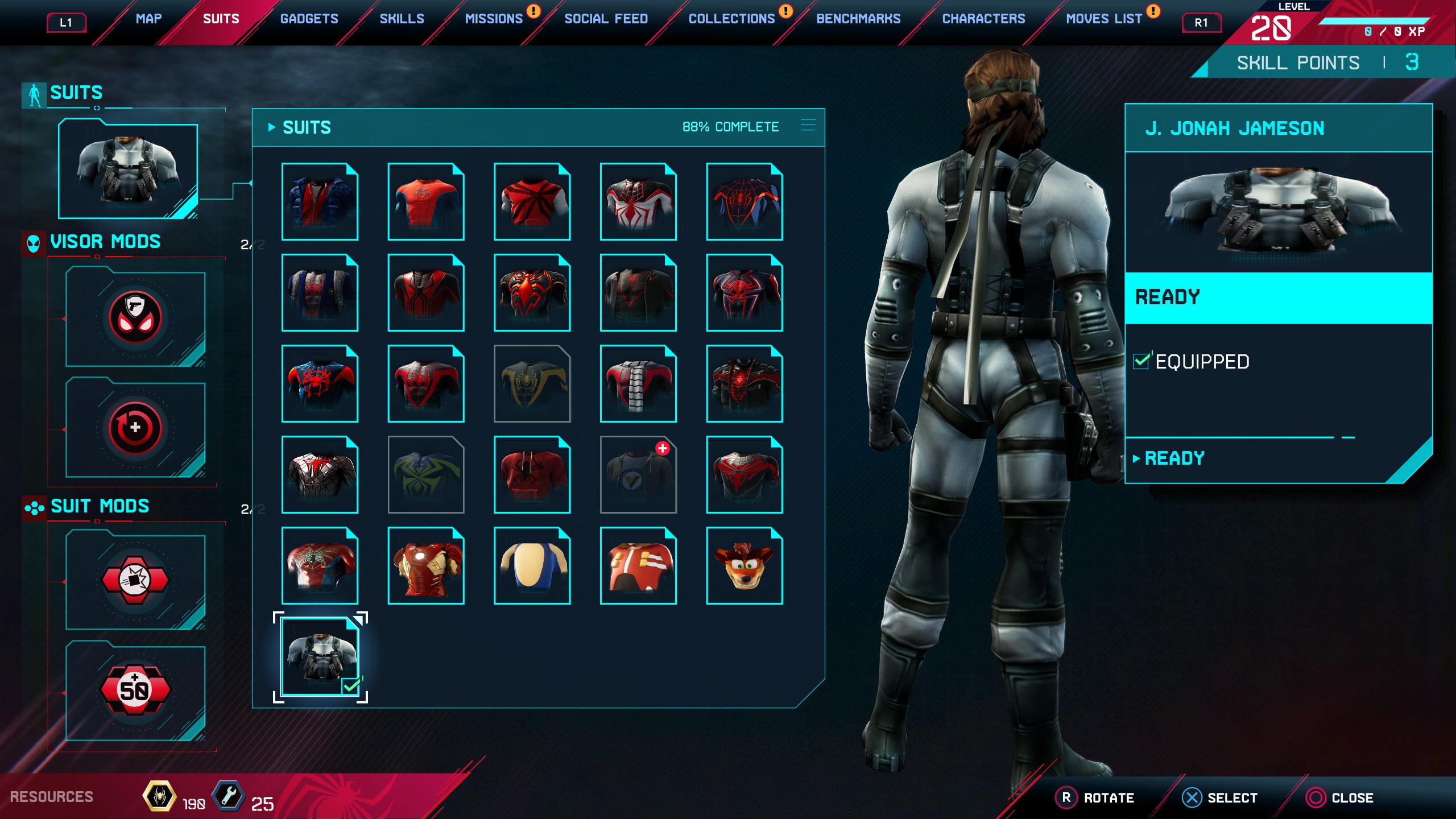Select the equipped gray harness suit tile
1456x819 pixels.
320,657
